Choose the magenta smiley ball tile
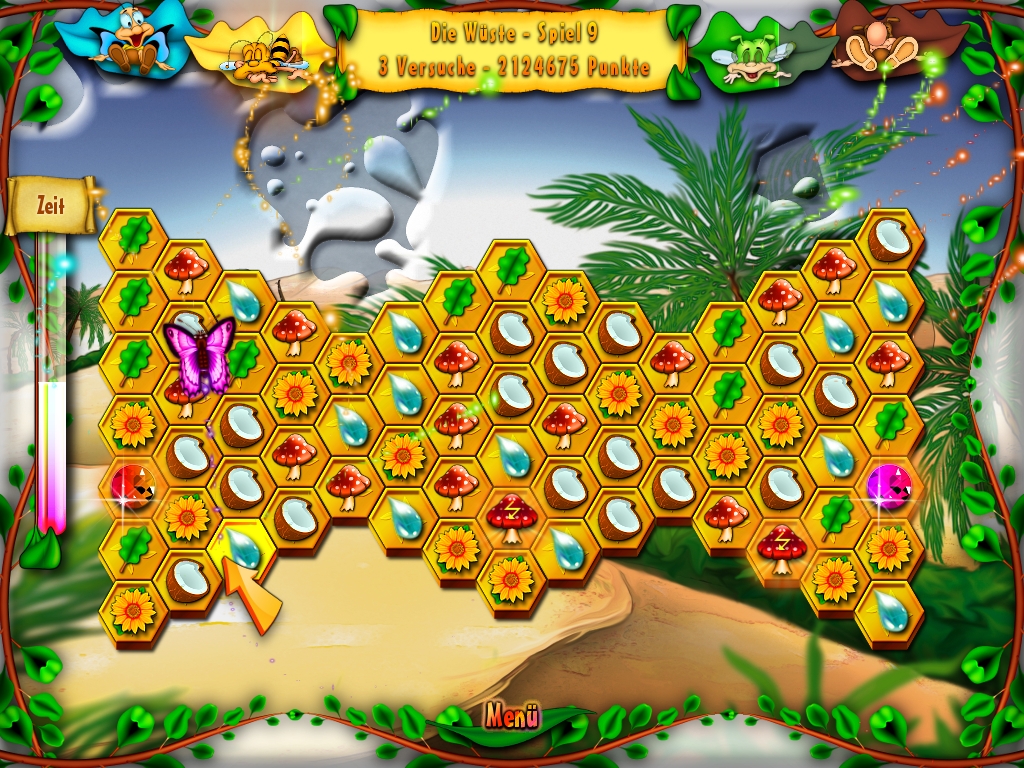The image size is (1024, 768). click(888, 485)
